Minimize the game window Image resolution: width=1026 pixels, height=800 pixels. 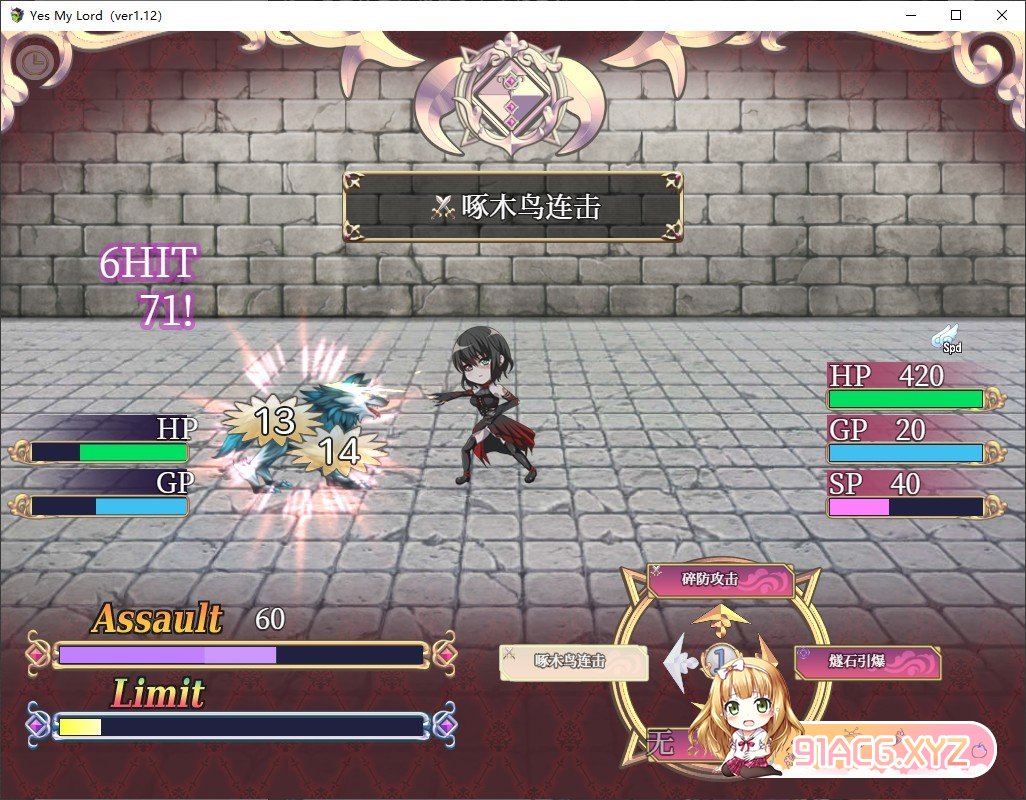[x=910, y=15]
